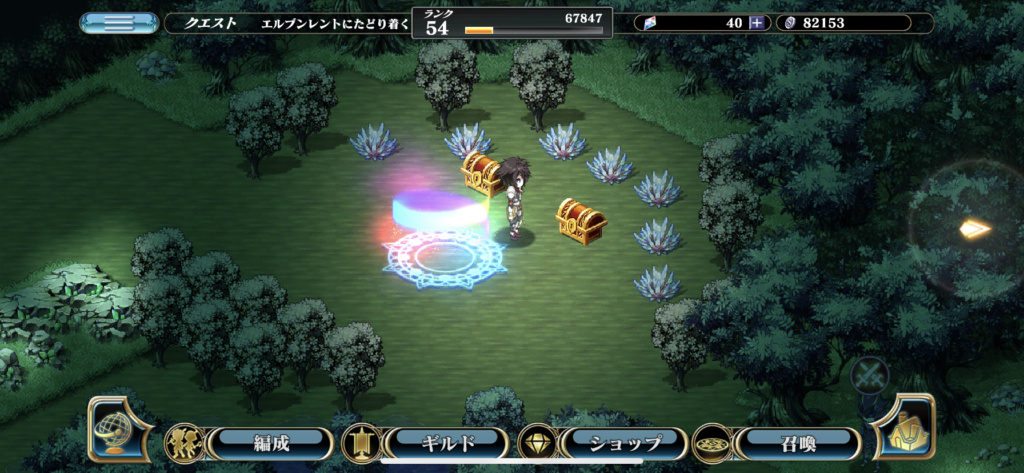This screenshot has width=1024, height=473.
Task: Open the hamburger main menu button
Action: point(119,22)
